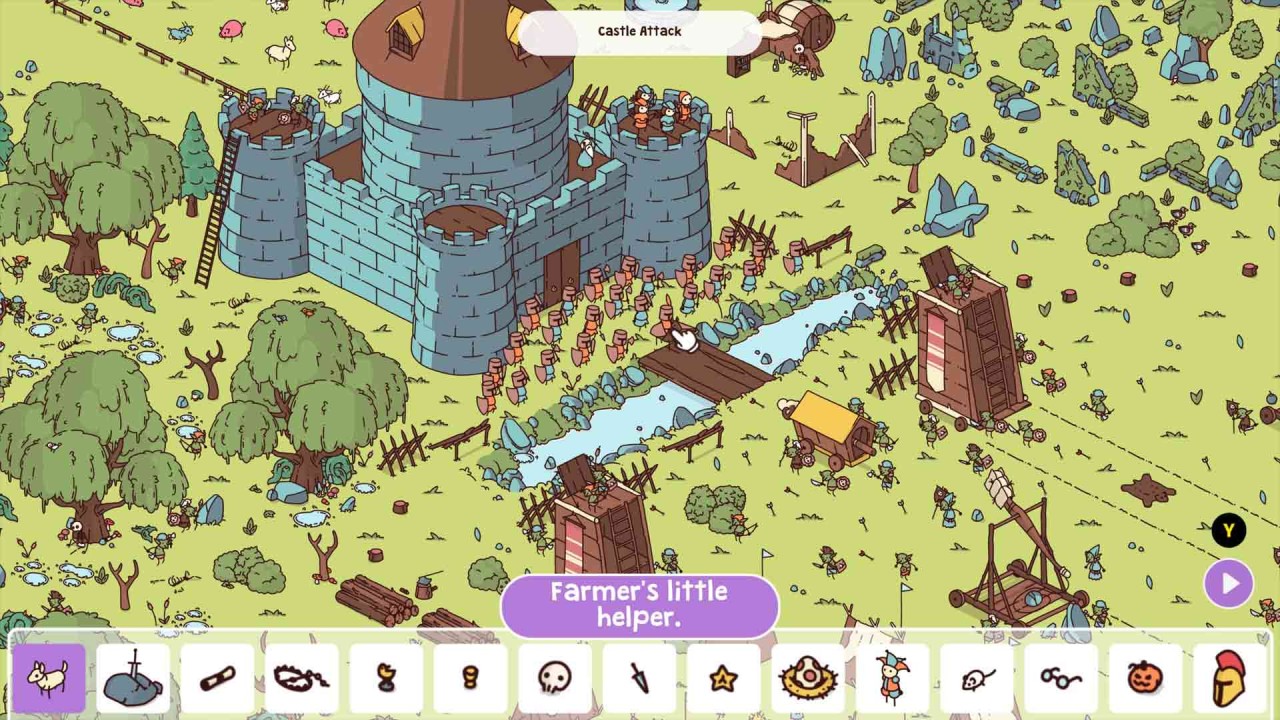Select the skull target slot
The width and height of the screenshot is (1280, 720).
click(x=554, y=679)
